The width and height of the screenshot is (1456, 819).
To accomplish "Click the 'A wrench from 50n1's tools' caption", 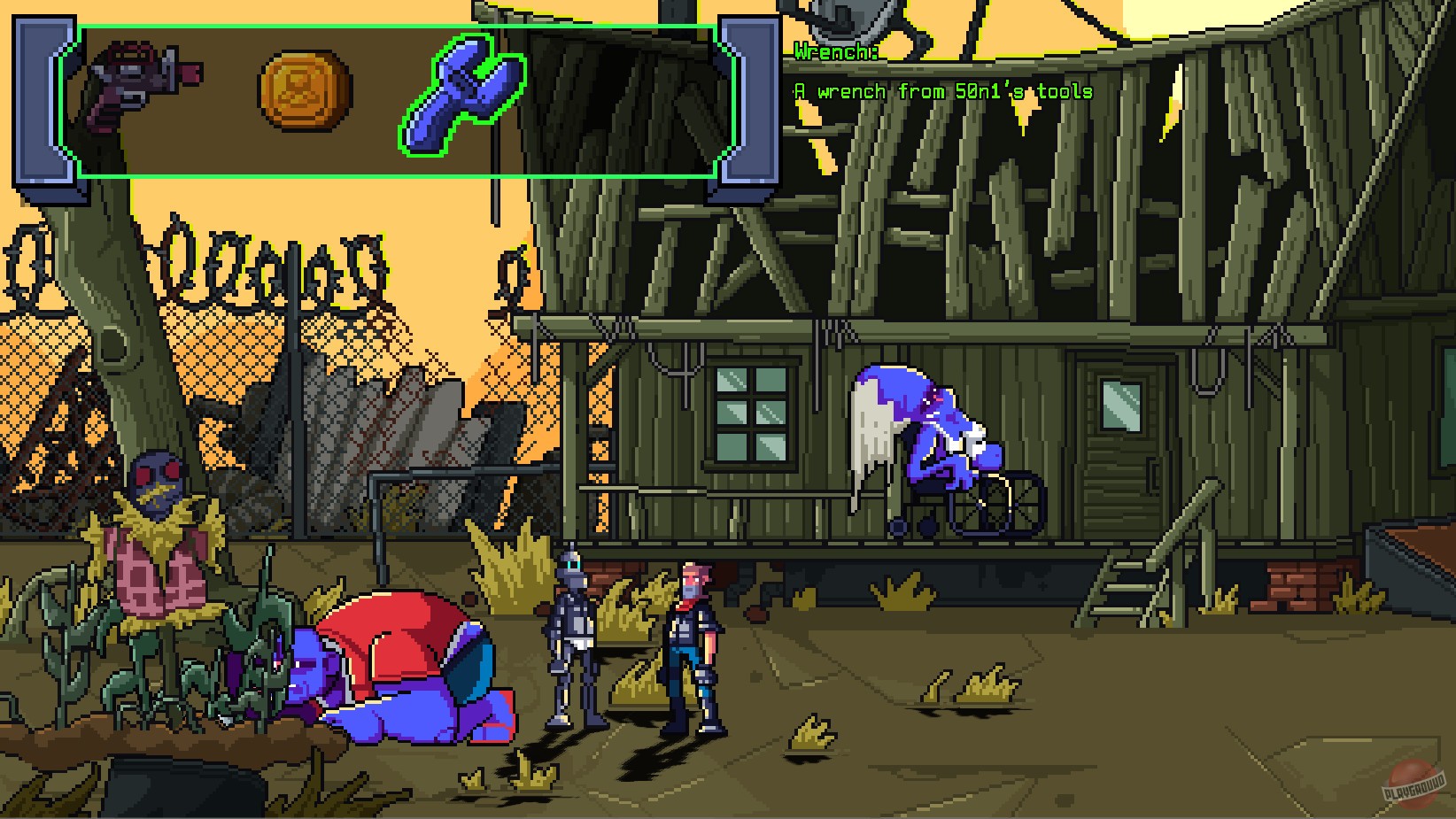I will (943, 91).
